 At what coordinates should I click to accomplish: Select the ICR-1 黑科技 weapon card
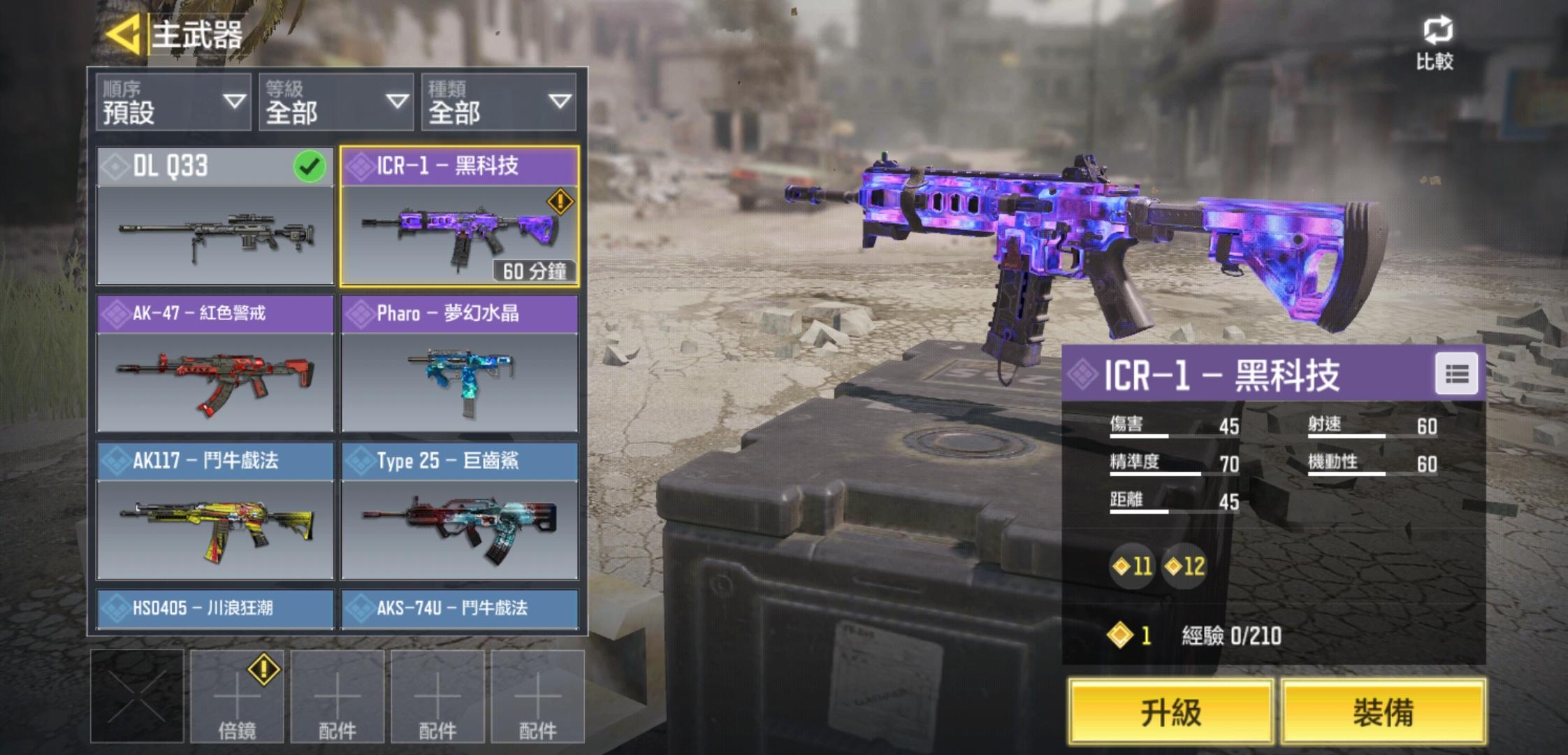click(459, 217)
